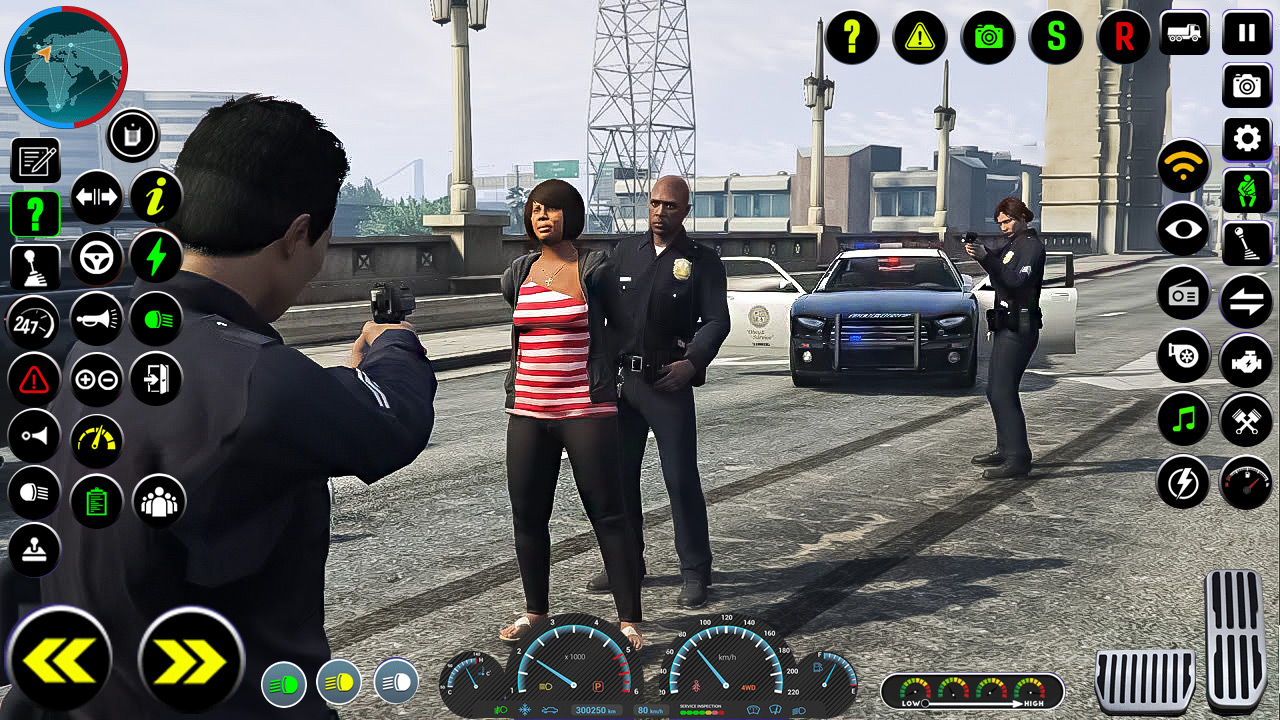Viewport: 1280px width, 720px height.
Task: Open the world minimap
Action: pos(65,65)
